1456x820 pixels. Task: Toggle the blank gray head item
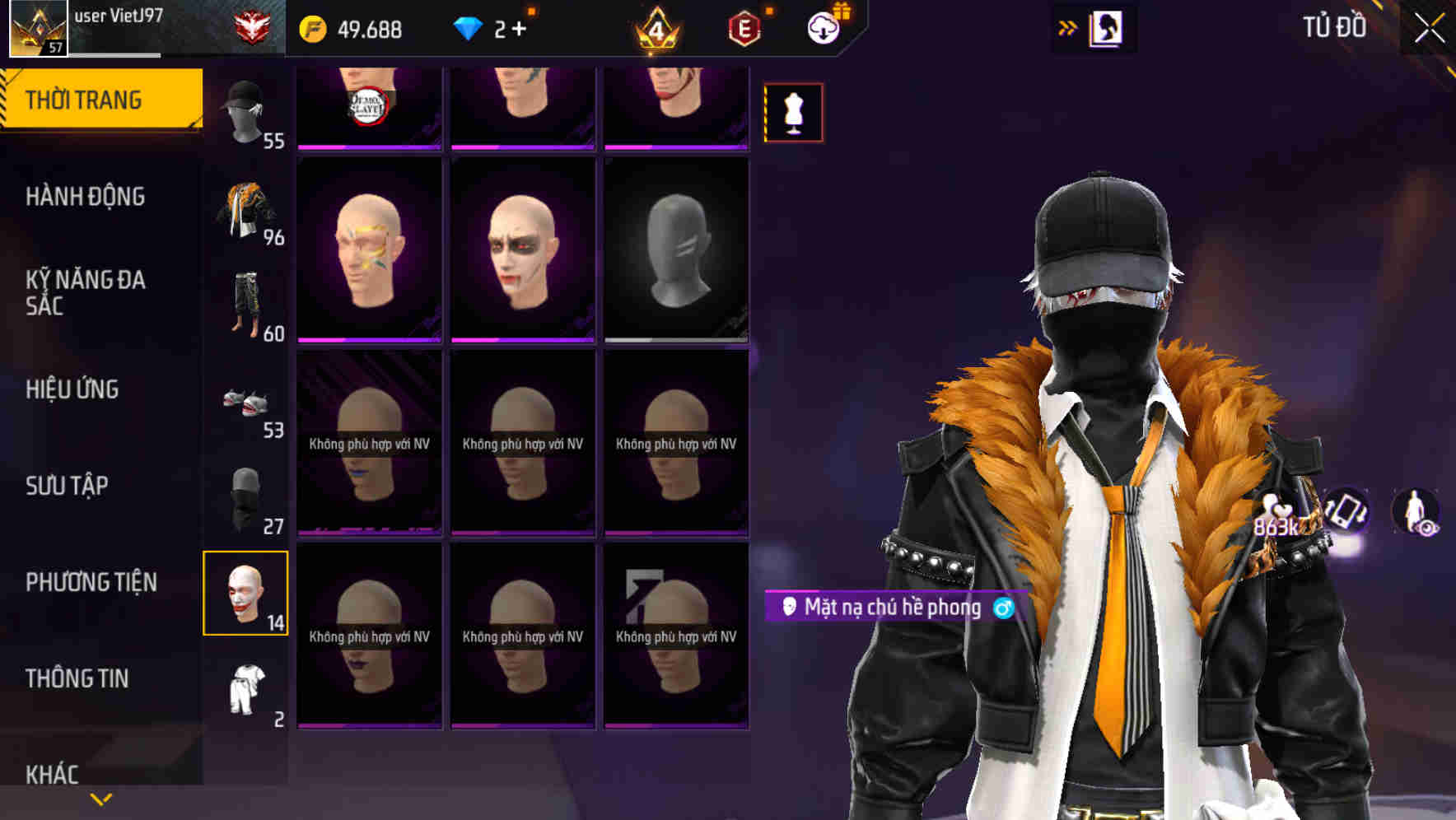pos(675,247)
